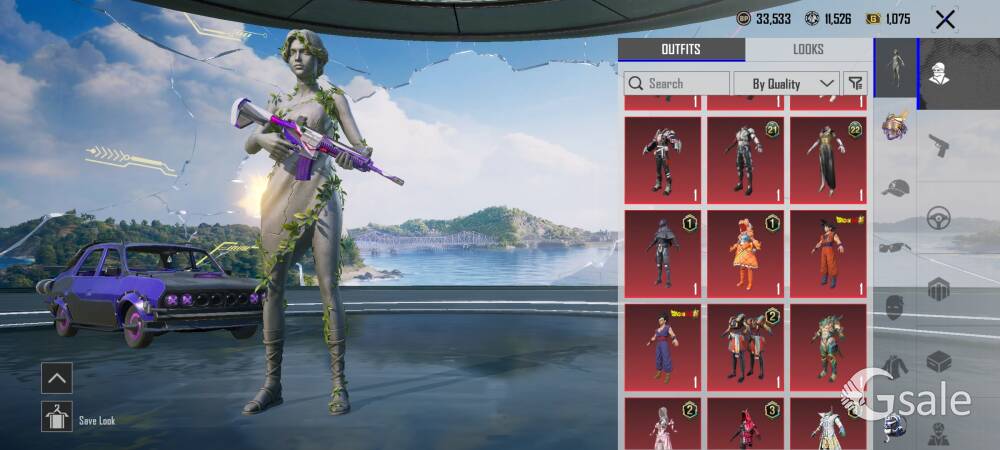The height and width of the screenshot is (450, 1000).
Task: Choose the silver armor outfit marked 21
Action: pos(745,159)
